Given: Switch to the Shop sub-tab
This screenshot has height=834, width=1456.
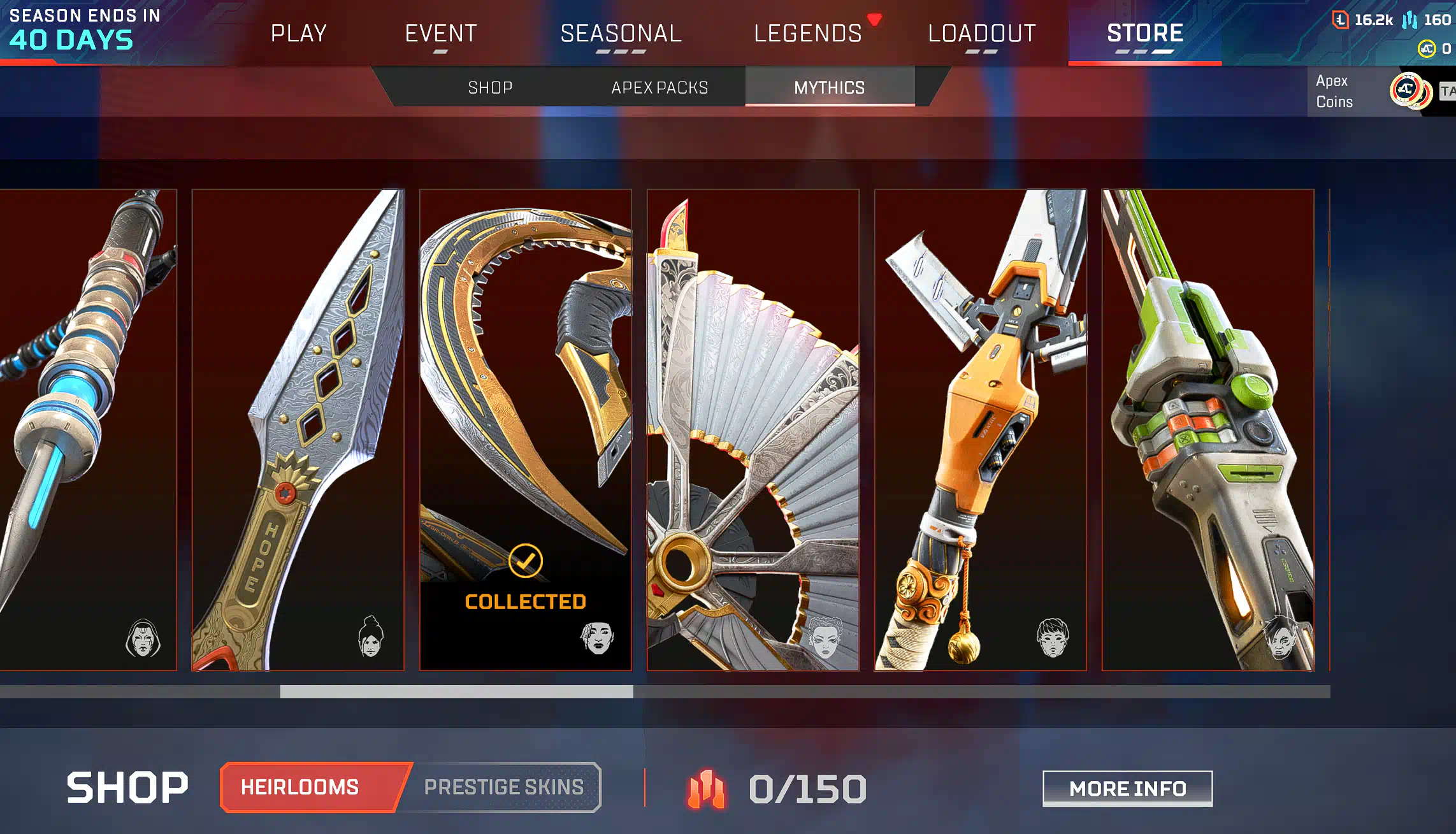Looking at the screenshot, I should tap(490, 87).
